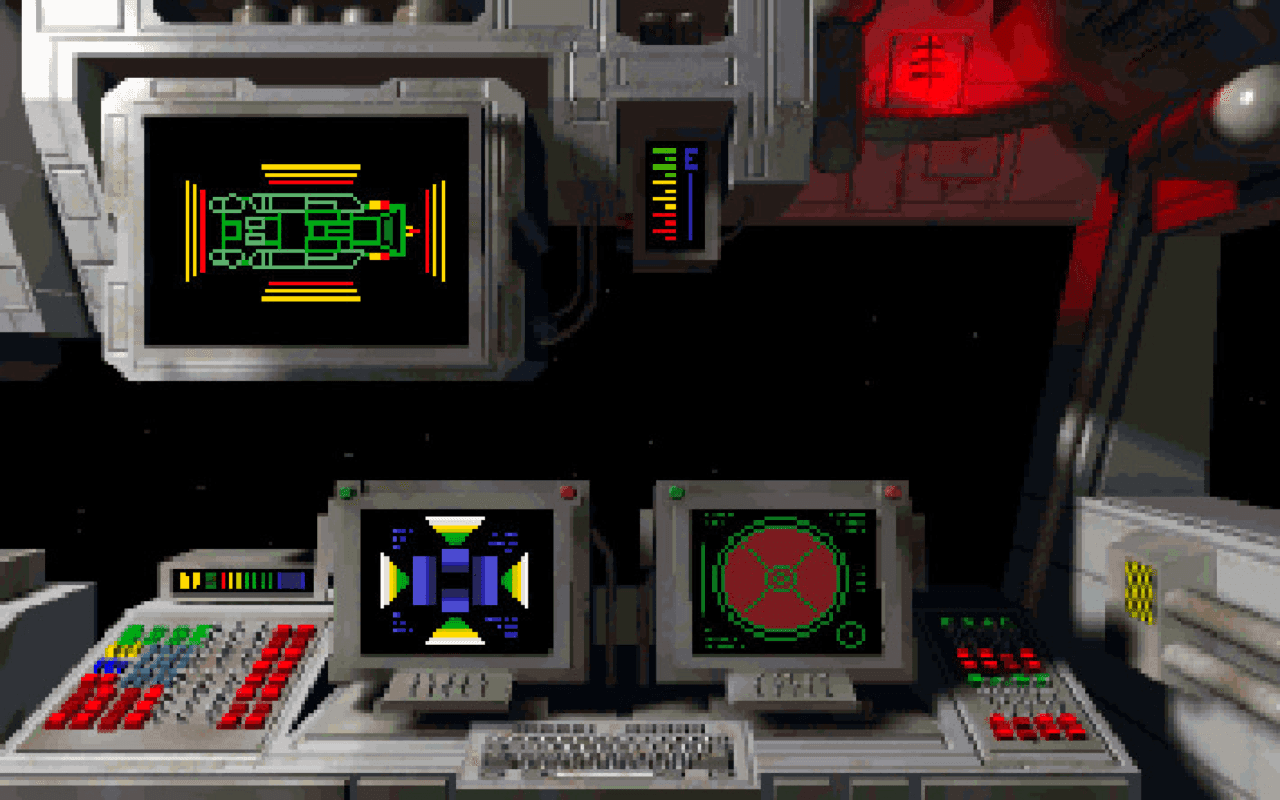Click the yellow warning stripe on the damage display
The image size is (1280, 800).
pos(310,165)
